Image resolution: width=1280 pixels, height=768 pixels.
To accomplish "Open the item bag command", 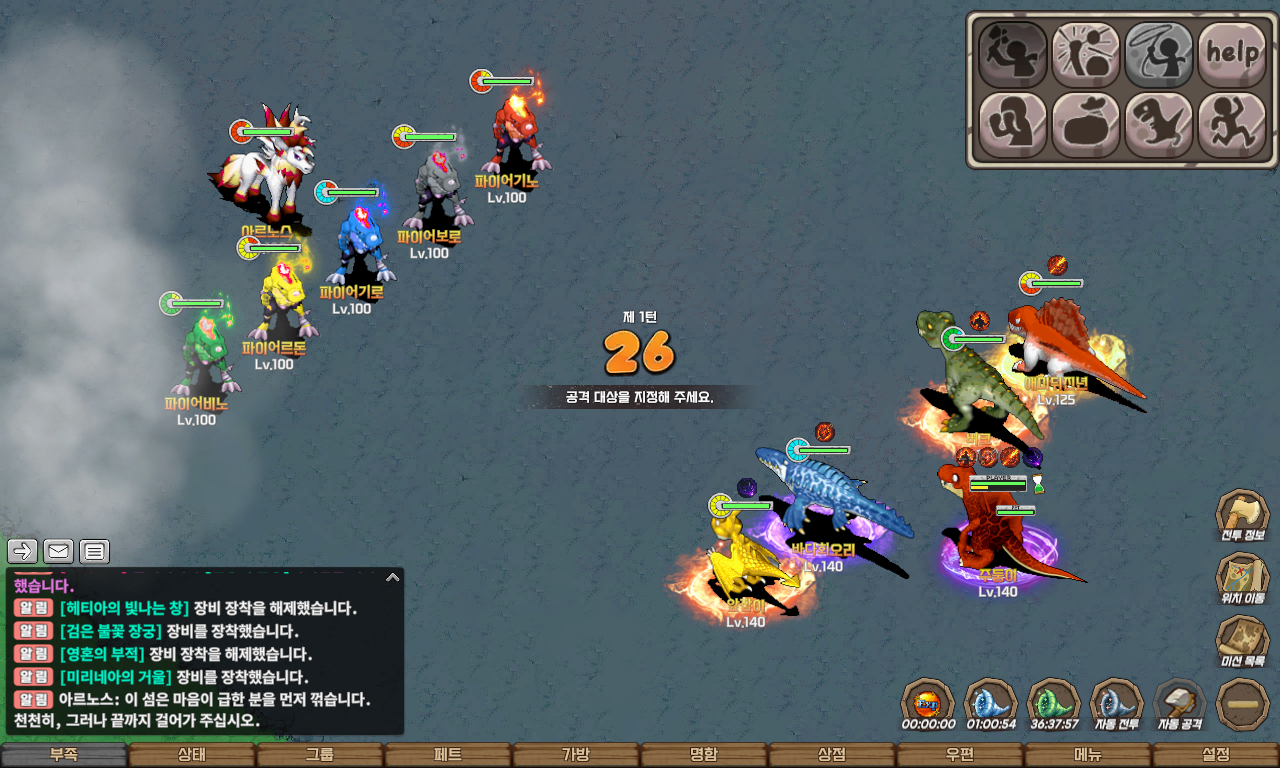I will click(x=1085, y=125).
